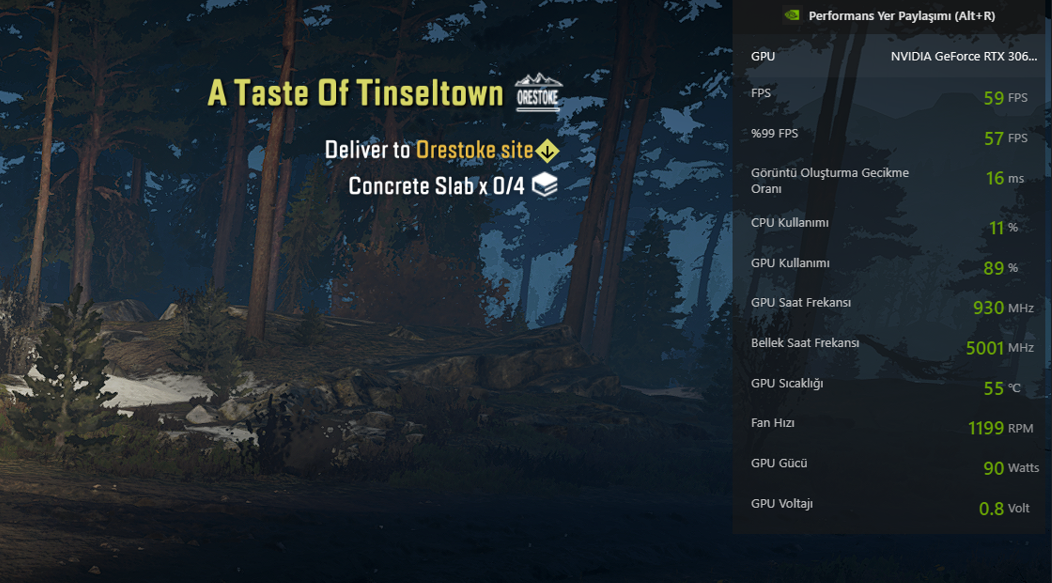The height and width of the screenshot is (583, 1052).
Task: Select the A Taste Of Tinseltown mission title
Action: click(x=355, y=93)
